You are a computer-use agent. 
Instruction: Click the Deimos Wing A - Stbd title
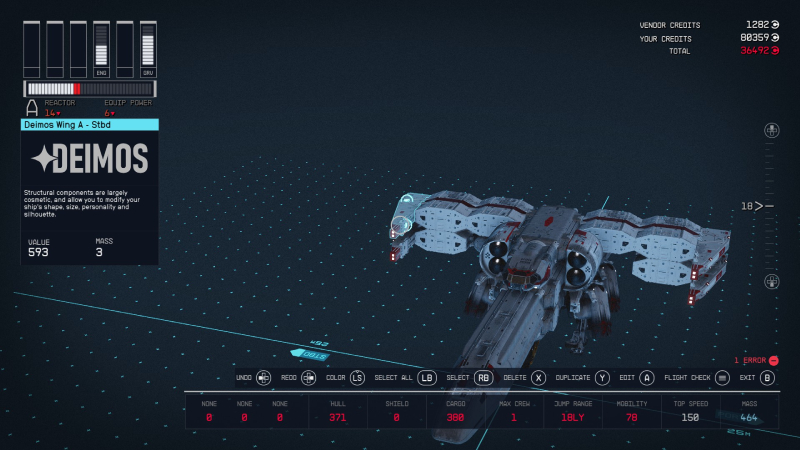point(89,125)
